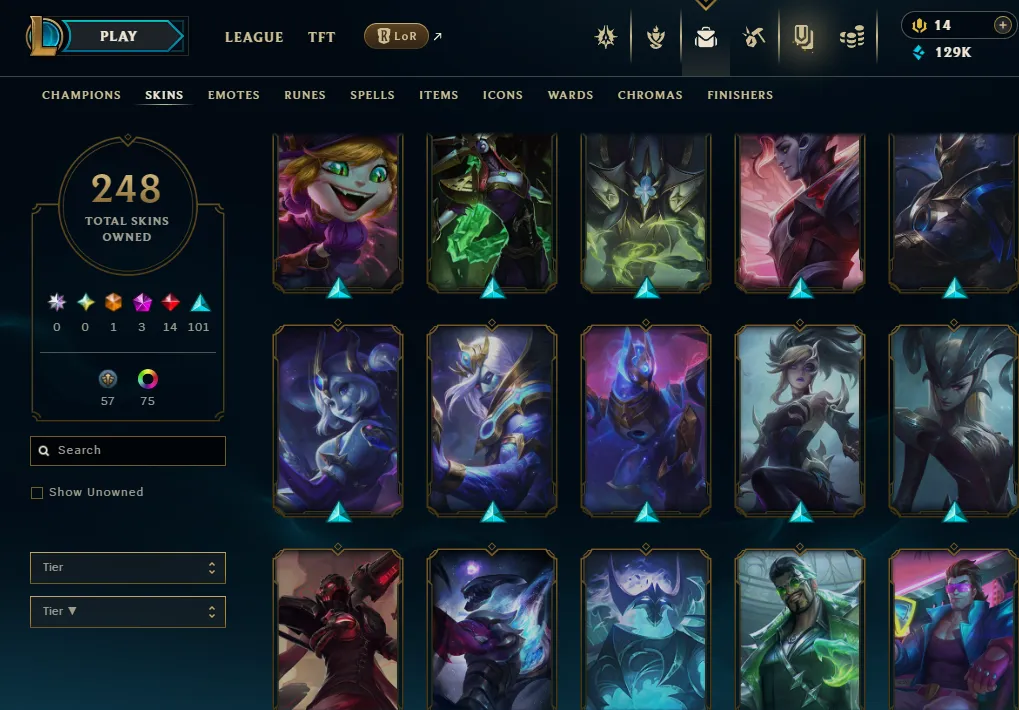Switch to the Wards tab
This screenshot has height=710, width=1019.
[x=570, y=95]
